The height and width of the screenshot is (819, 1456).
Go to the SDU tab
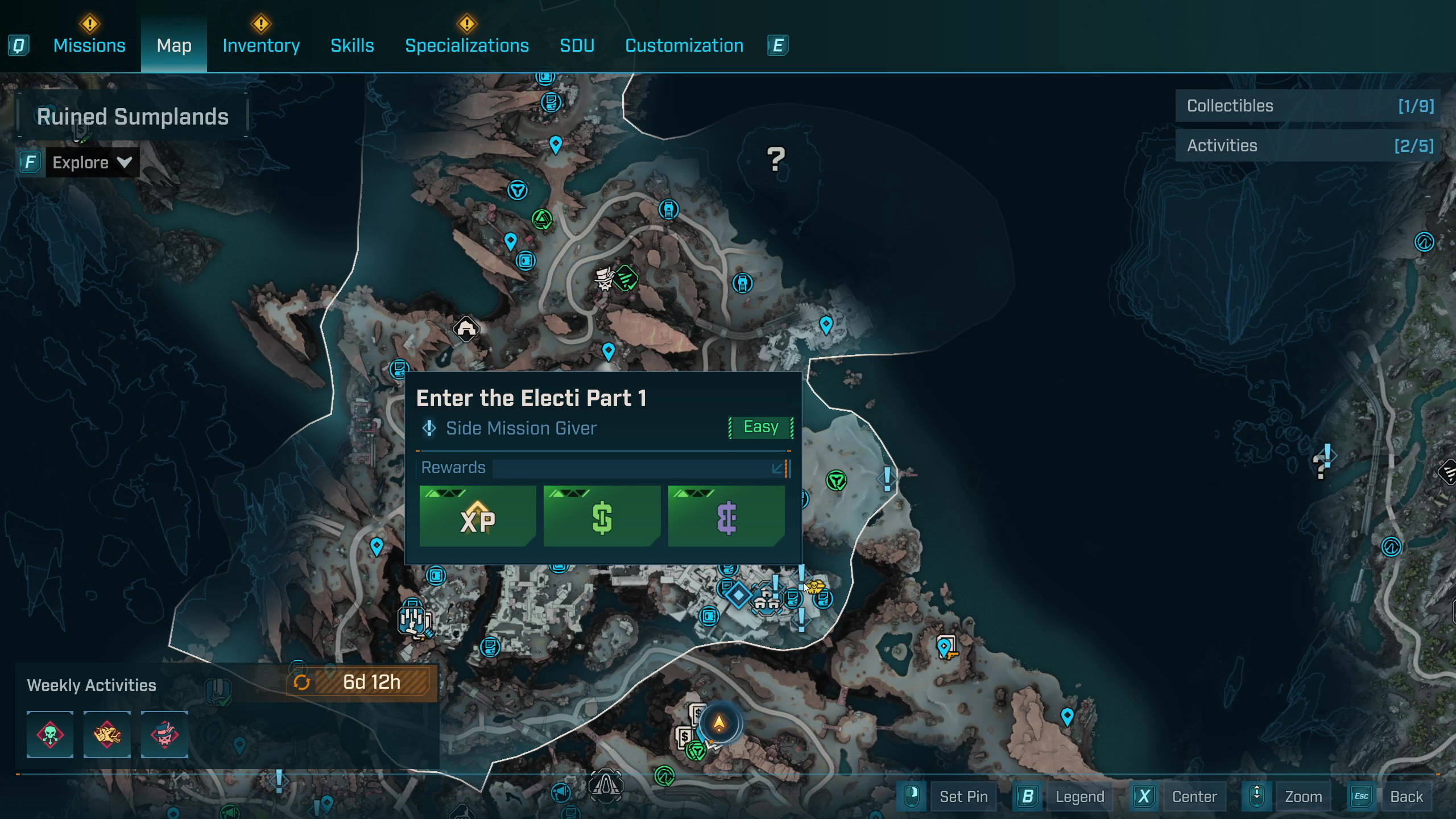pos(577,45)
